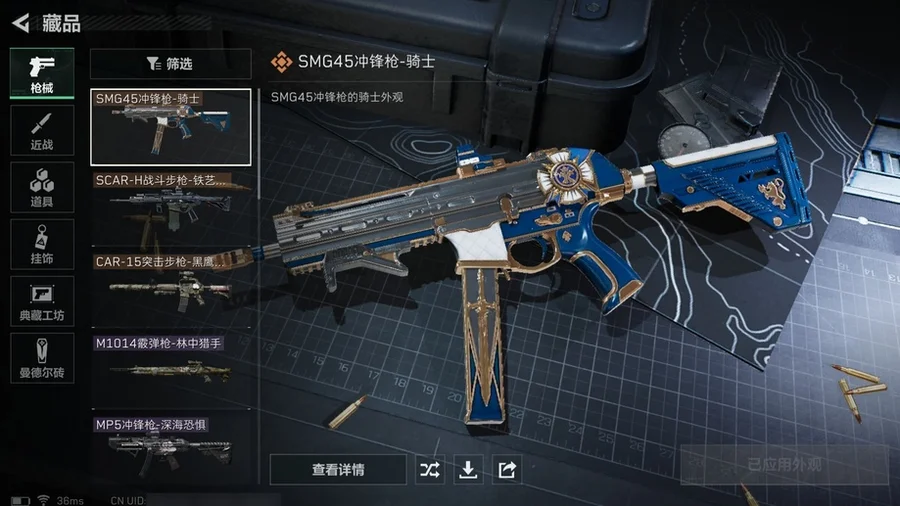Screen dimensions: 900x506
Task: Switch to the 枪械 firearms tab
Action: (42, 73)
